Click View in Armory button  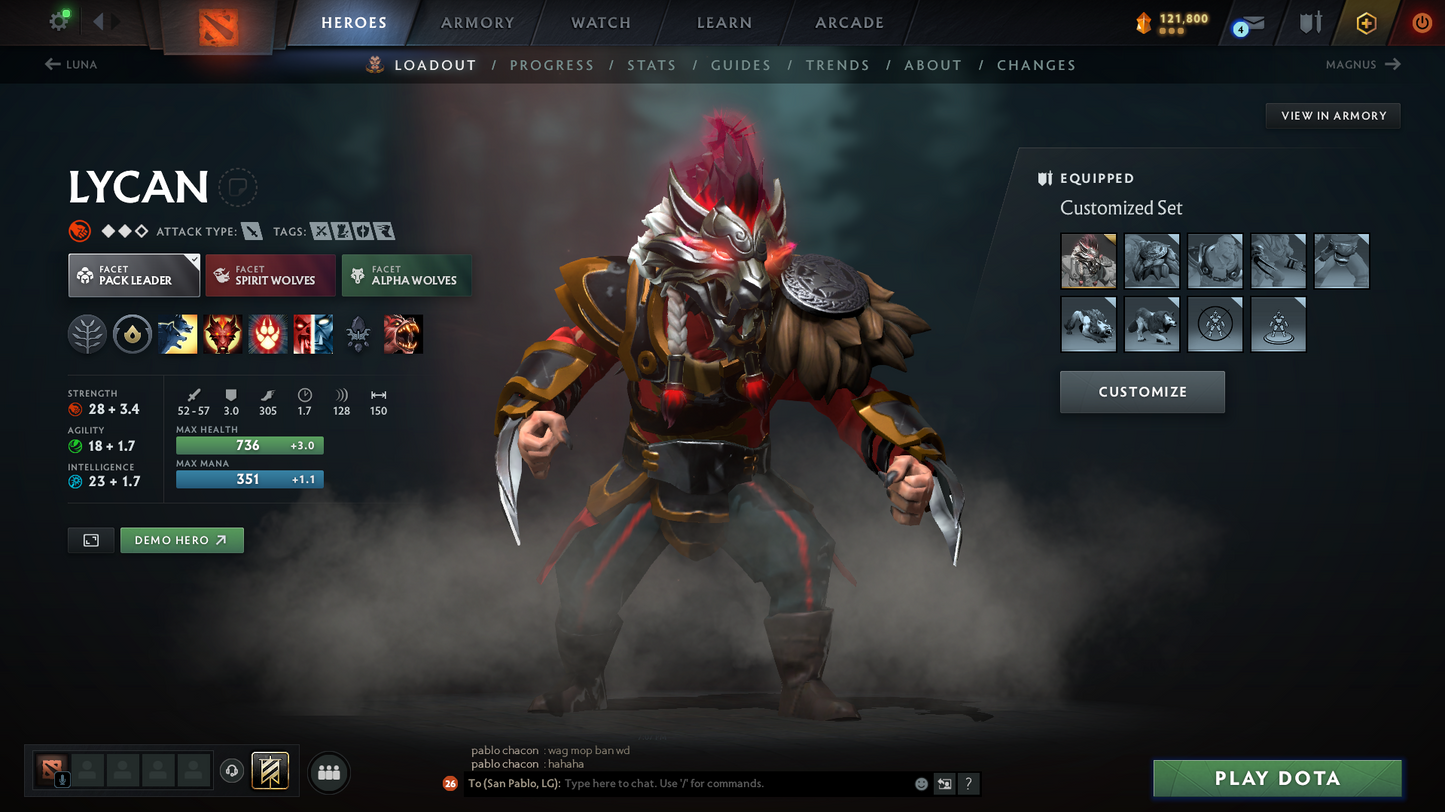pos(1333,116)
